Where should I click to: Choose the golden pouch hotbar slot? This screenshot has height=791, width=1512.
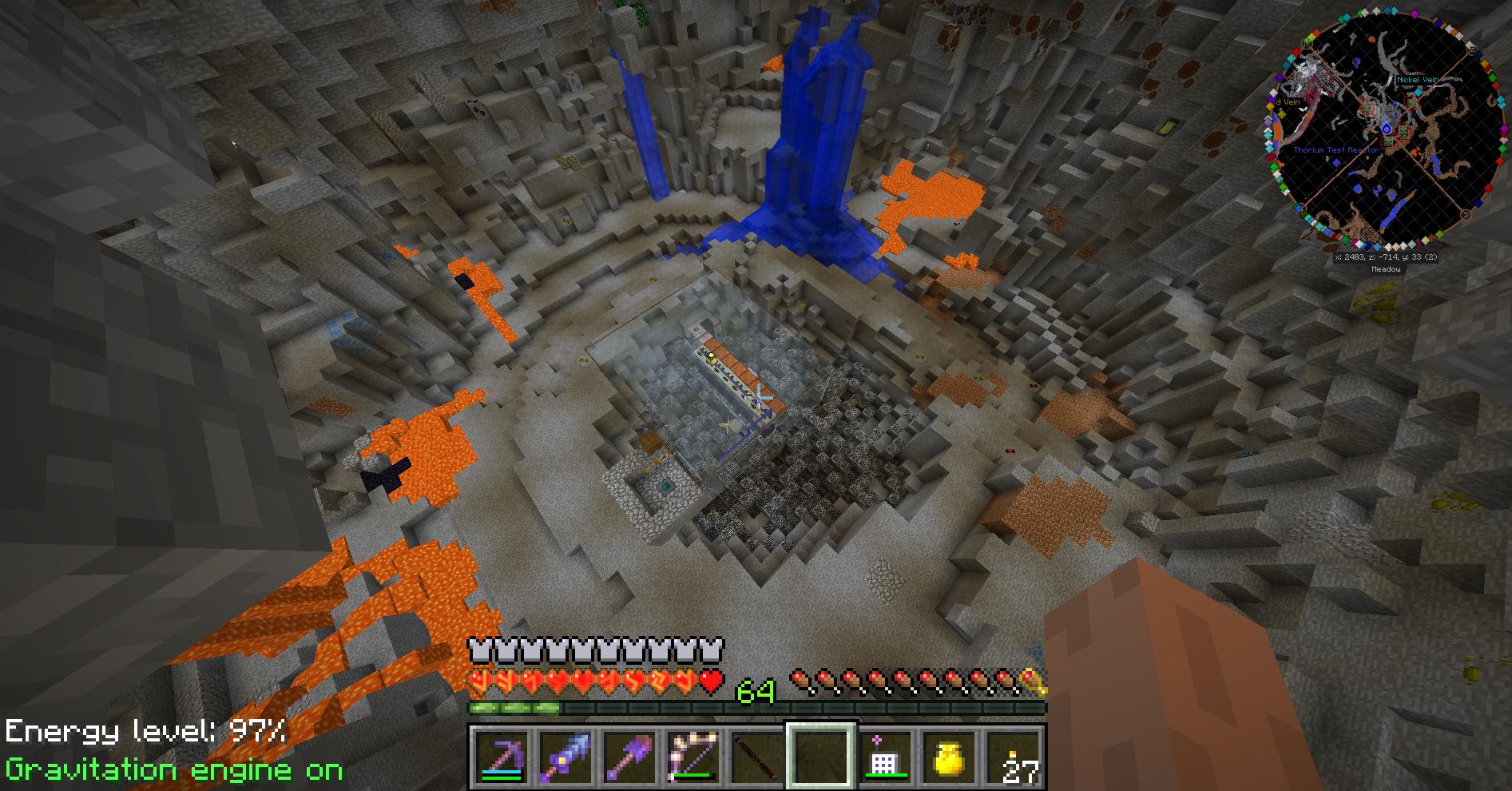(x=949, y=757)
